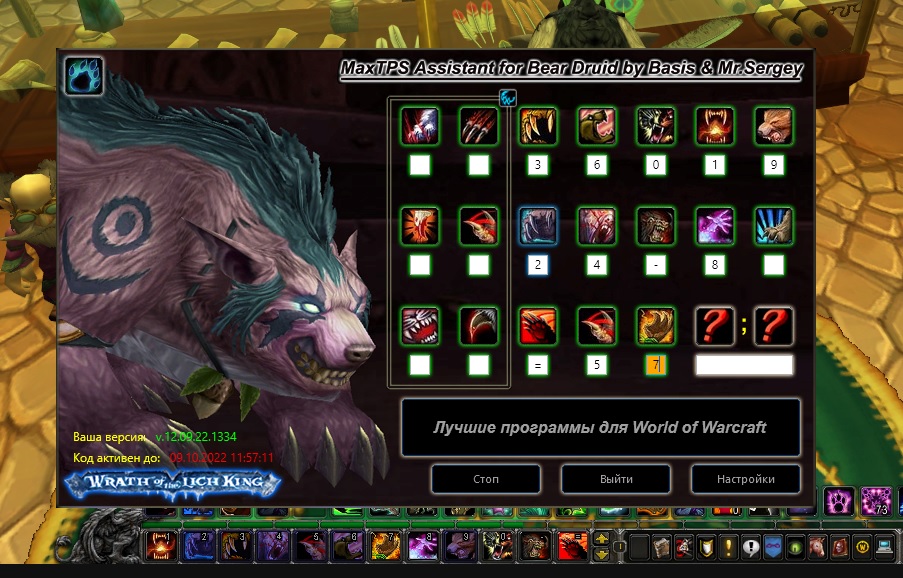Select the key field containing 8
The height and width of the screenshot is (578, 903).
coord(715,265)
